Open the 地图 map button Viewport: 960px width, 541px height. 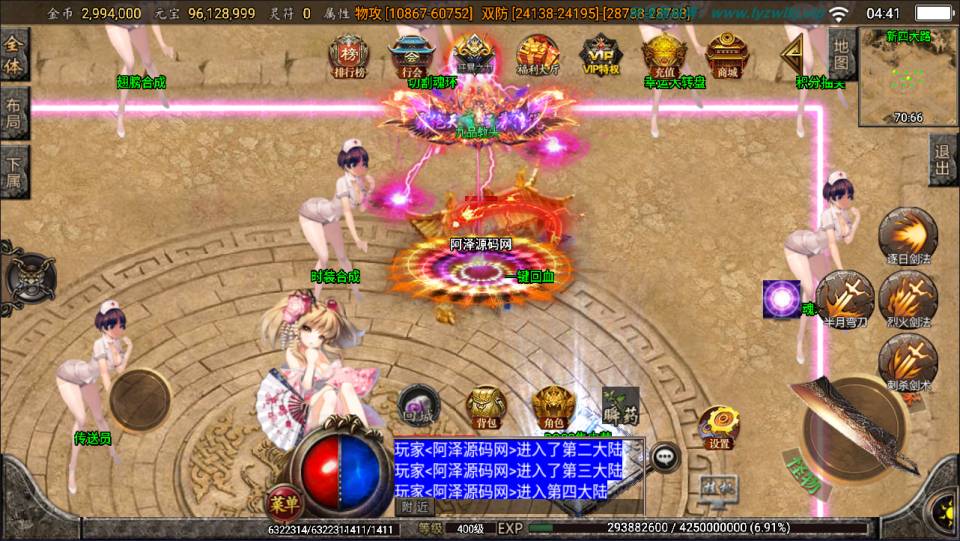842,55
